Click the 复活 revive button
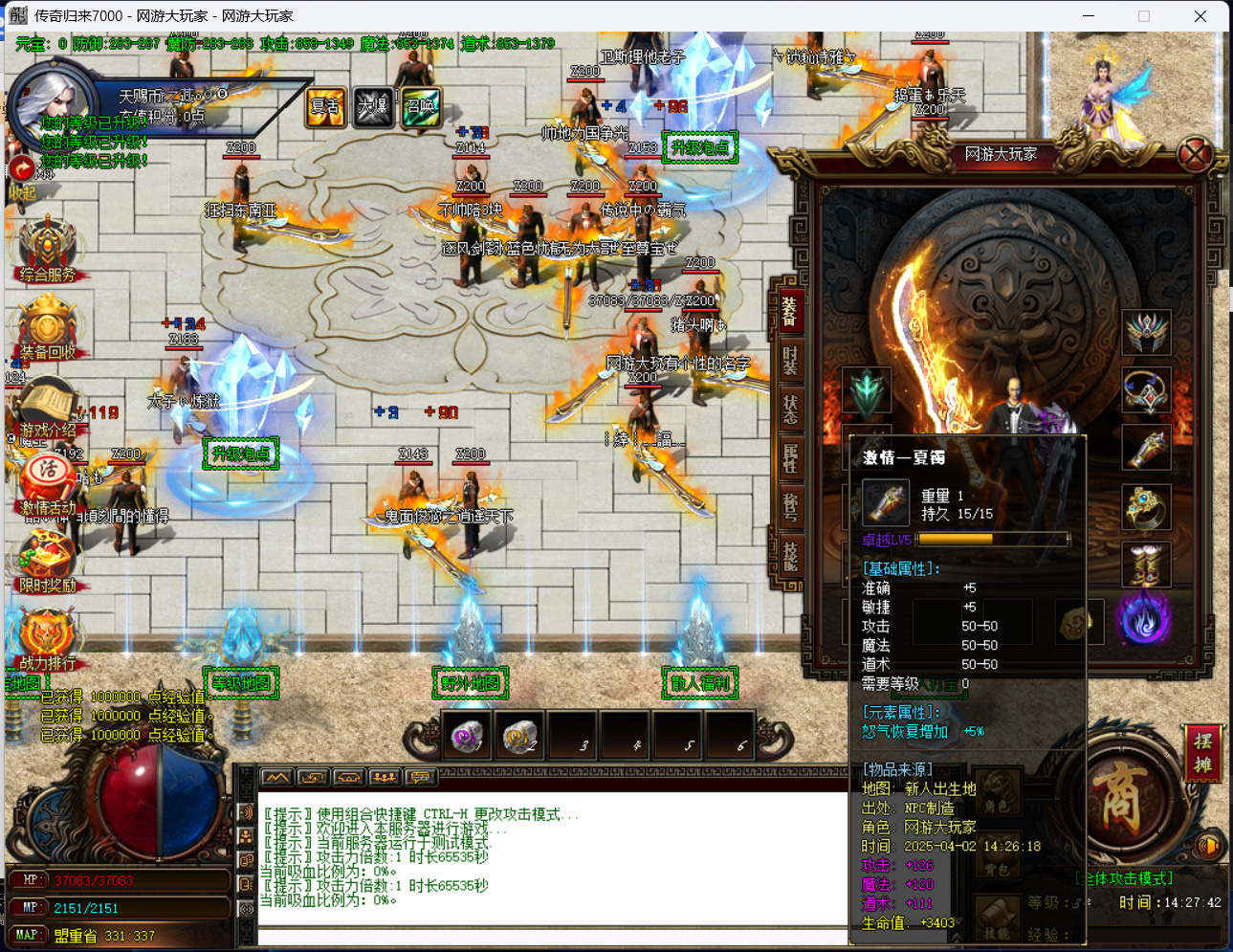Viewport: 1233px width, 952px height. point(325,106)
